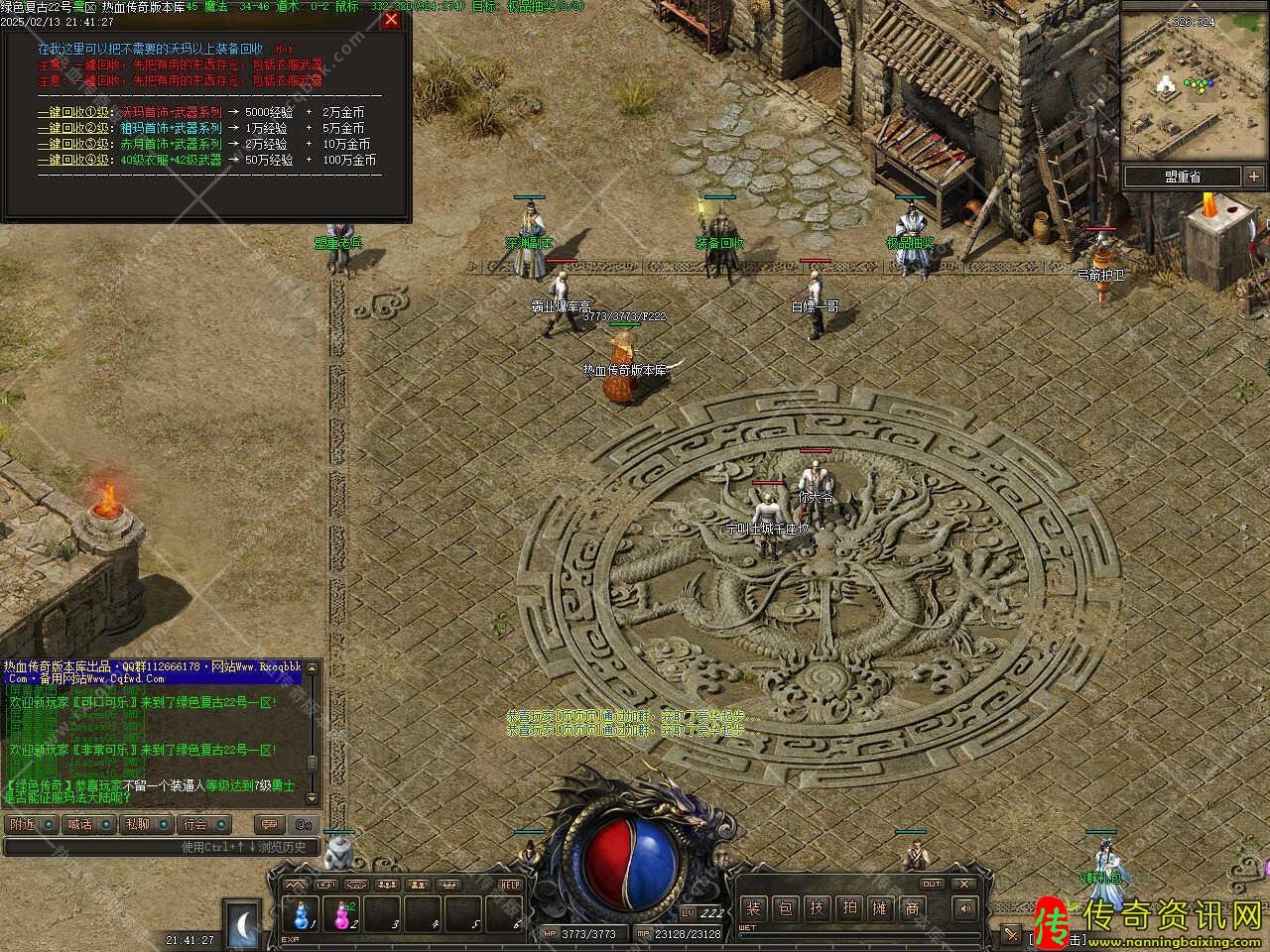Use the pink potion in slot 2
Image resolution: width=1270 pixels, height=952 pixels.
tap(341, 911)
